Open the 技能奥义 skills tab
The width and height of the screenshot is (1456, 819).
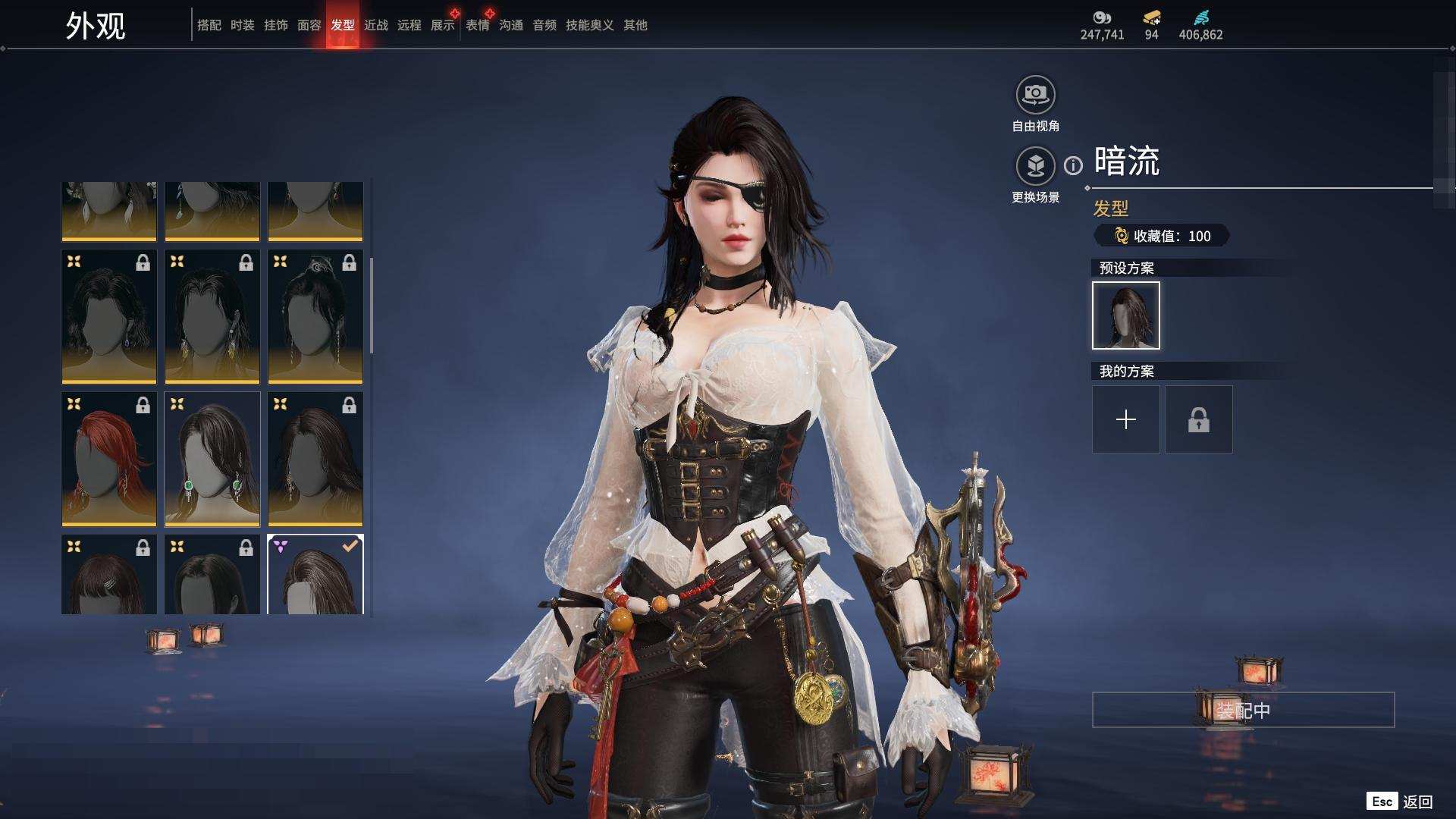pos(589,25)
